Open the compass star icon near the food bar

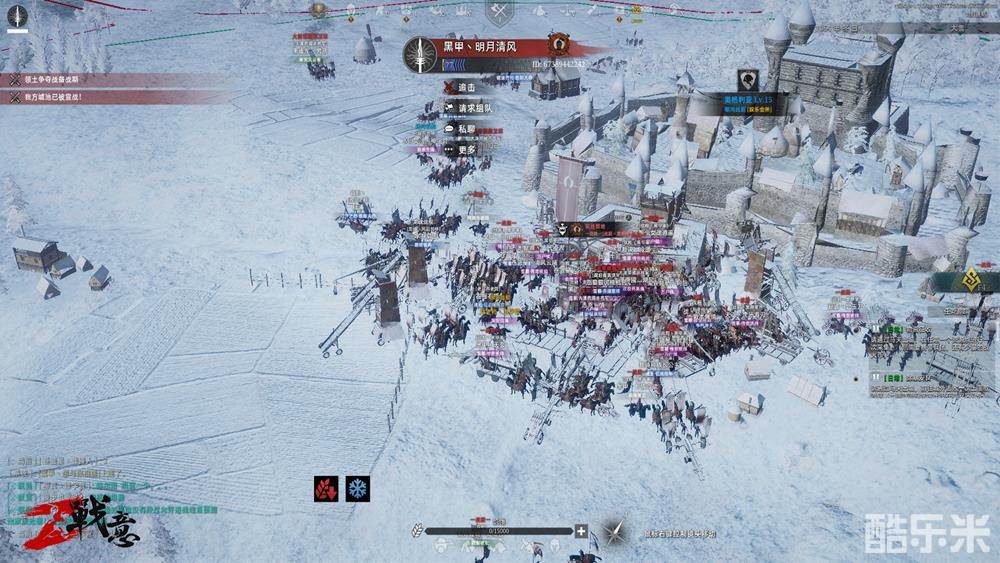click(x=613, y=531)
